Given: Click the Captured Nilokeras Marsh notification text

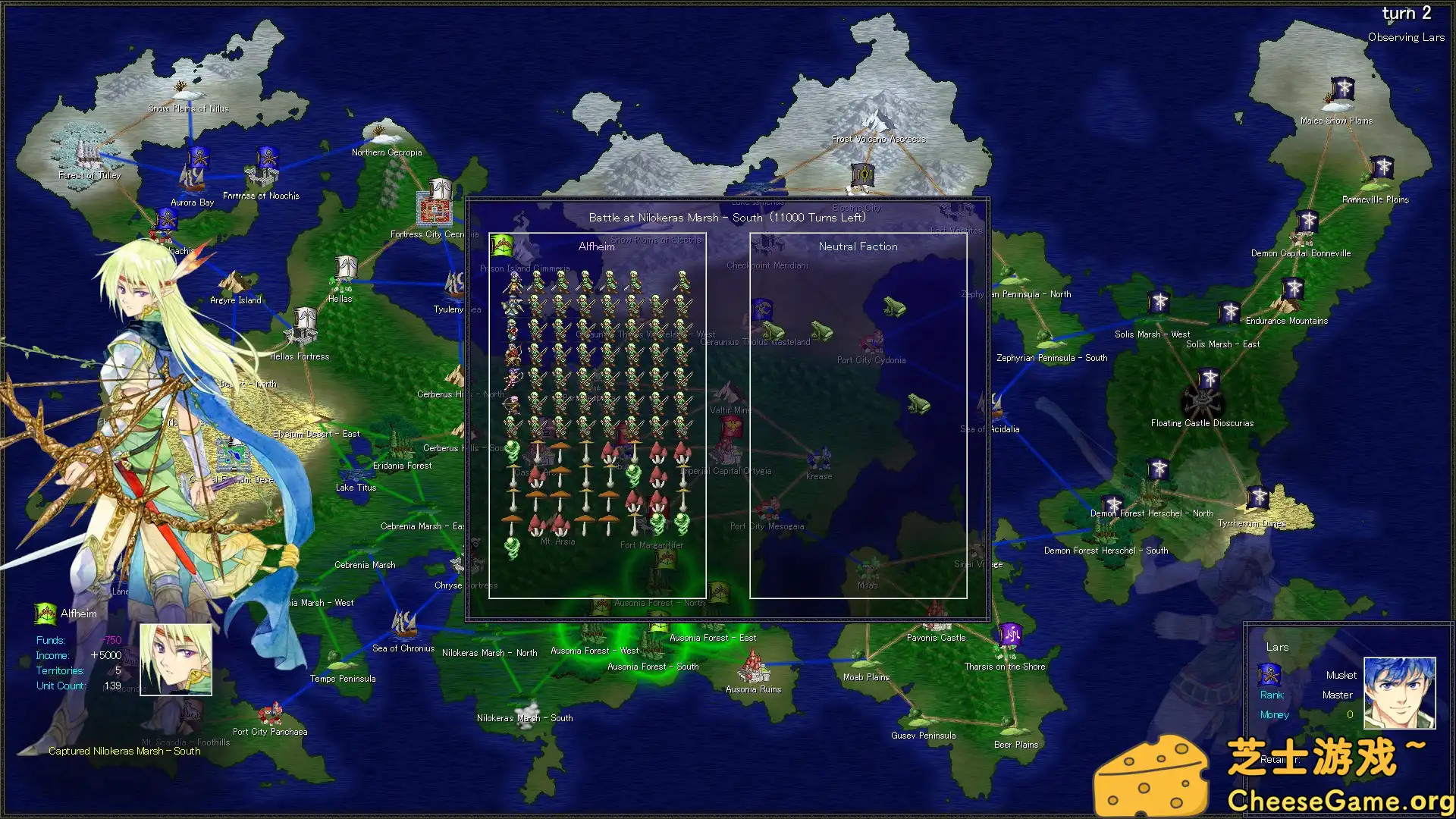Looking at the screenshot, I should click(124, 751).
